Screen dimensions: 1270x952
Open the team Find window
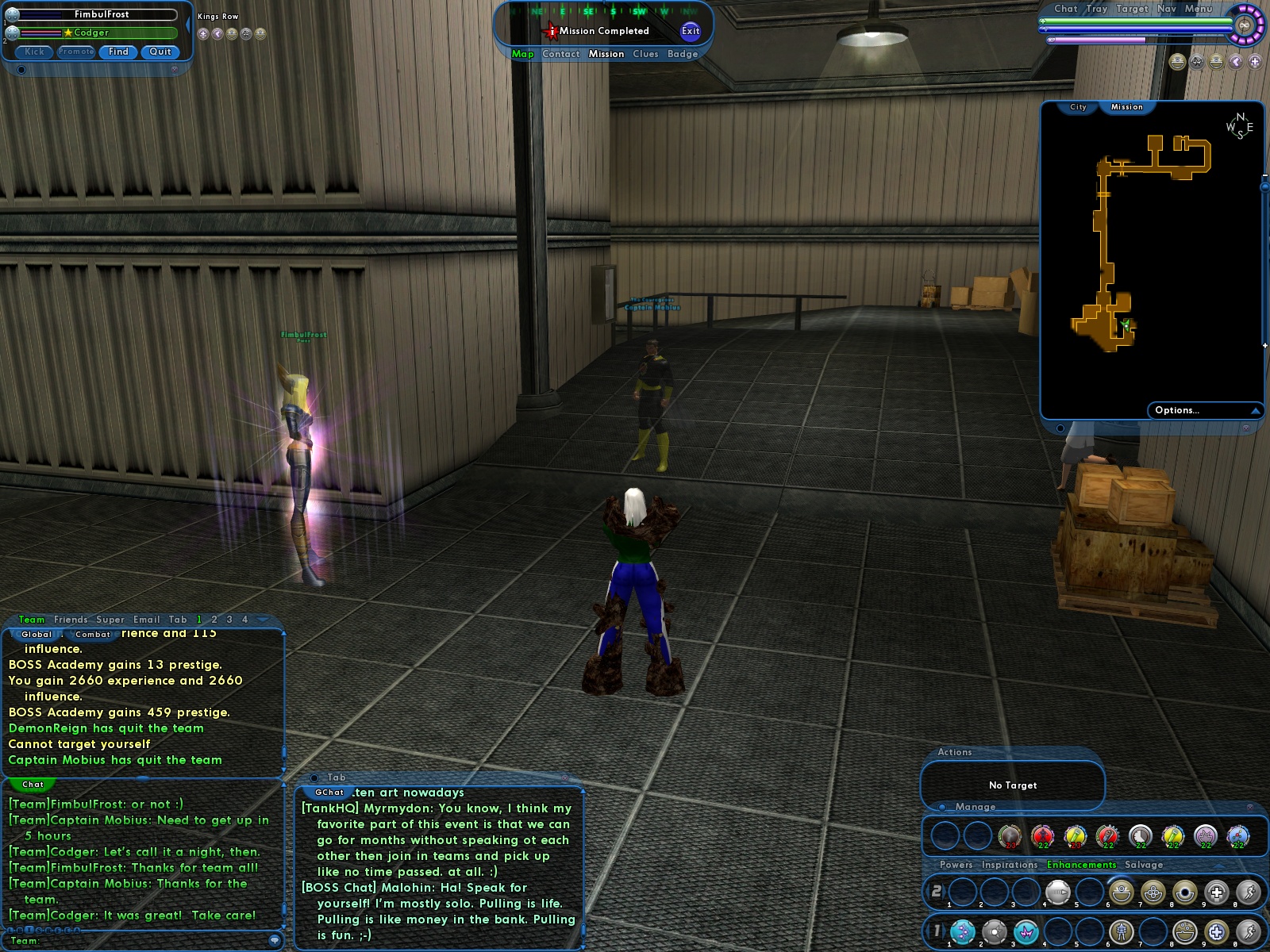point(118,52)
